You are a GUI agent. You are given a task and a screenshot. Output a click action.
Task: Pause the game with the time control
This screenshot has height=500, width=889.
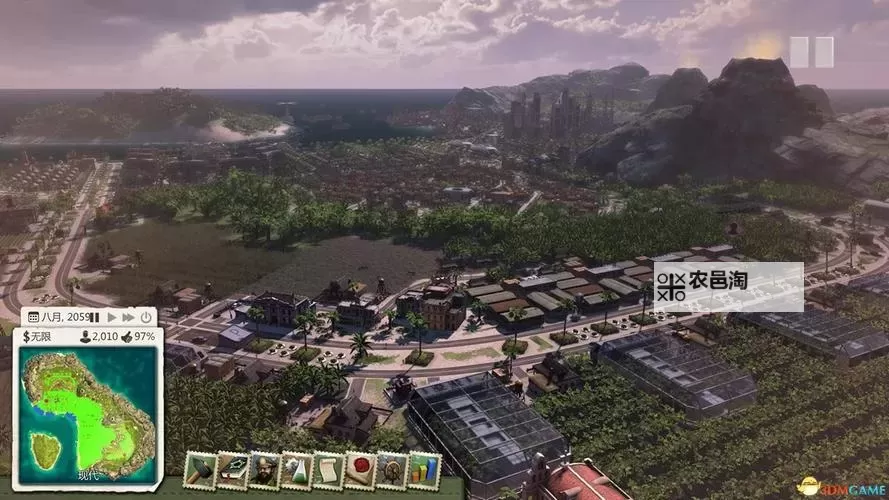click(x=96, y=317)
